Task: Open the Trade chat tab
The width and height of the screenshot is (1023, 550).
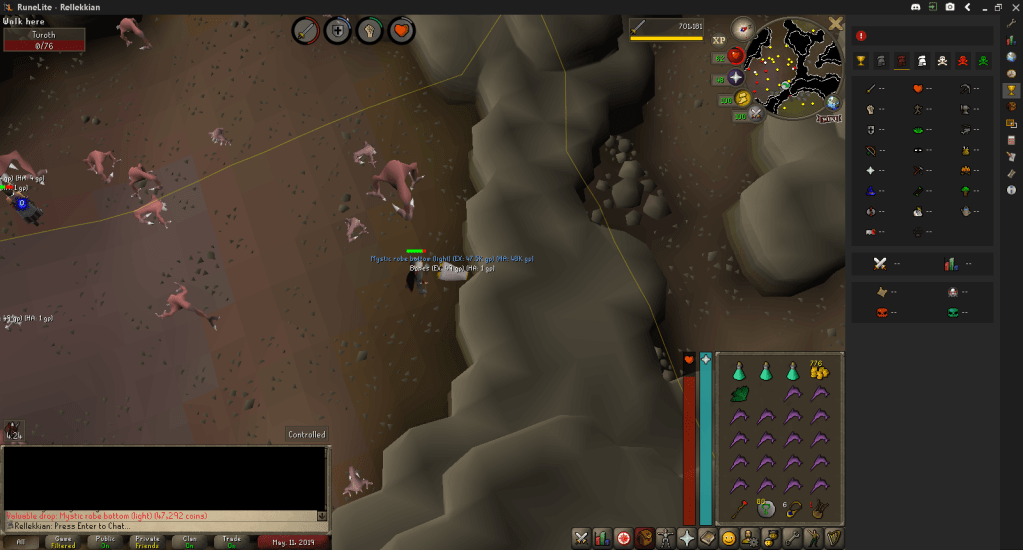Action: pos(231,541)
